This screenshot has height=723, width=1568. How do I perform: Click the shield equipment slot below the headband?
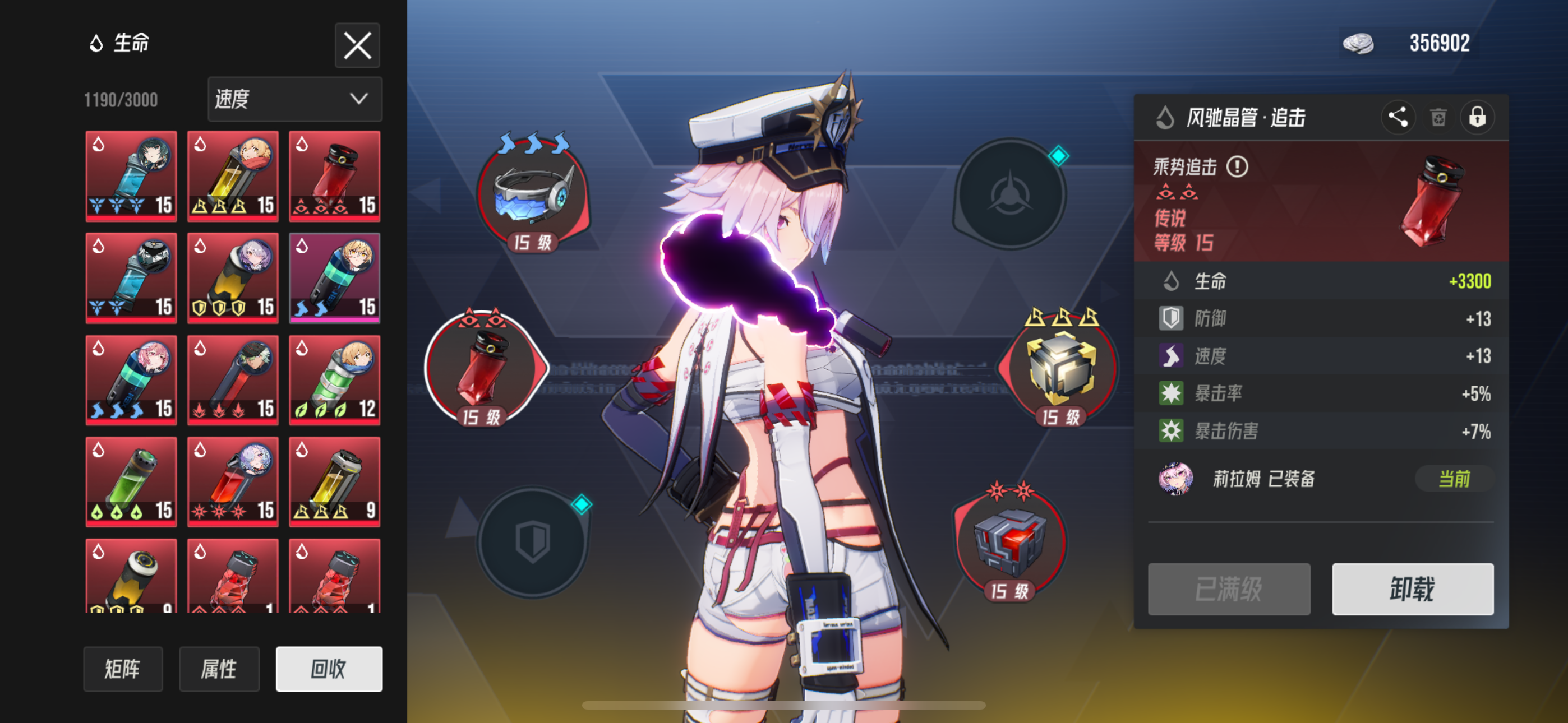(x=533, y=541)
